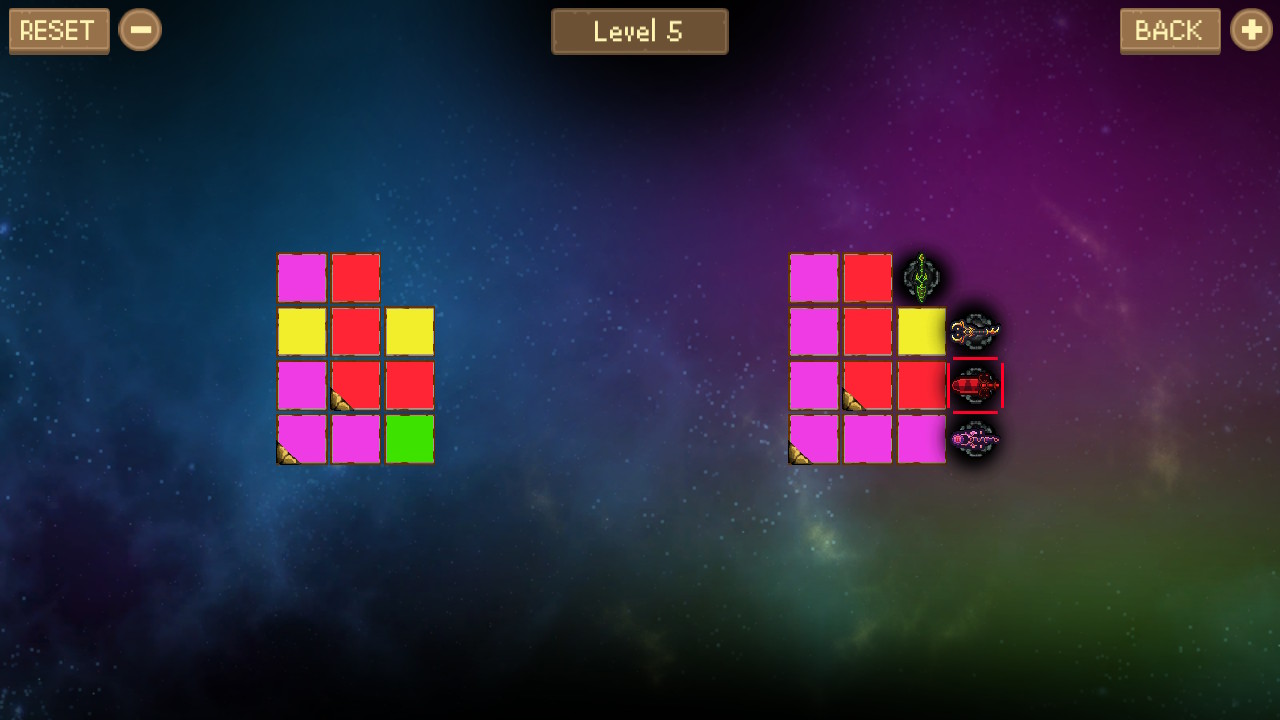The width and height of the screenshot is (1280, 720).
Task: Click the gold corner fold on the left grid's red tile
Action: click(x=340, y=401)
